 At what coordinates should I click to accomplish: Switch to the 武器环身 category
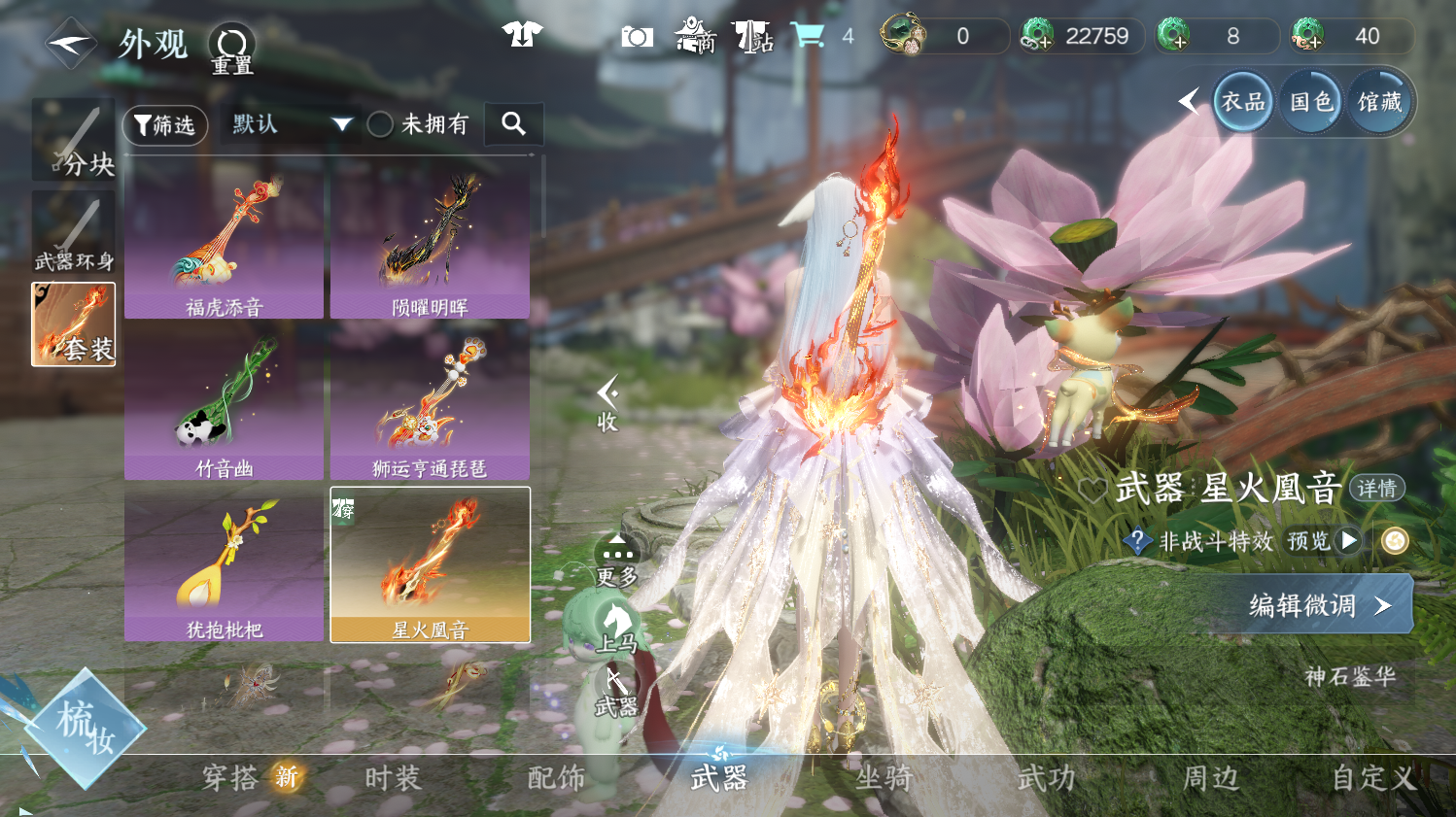point(74,233)
